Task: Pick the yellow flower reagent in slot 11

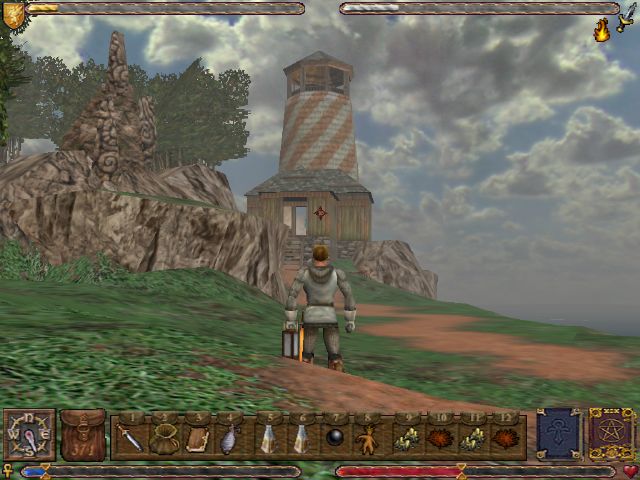Action: [x=475, y=438]
